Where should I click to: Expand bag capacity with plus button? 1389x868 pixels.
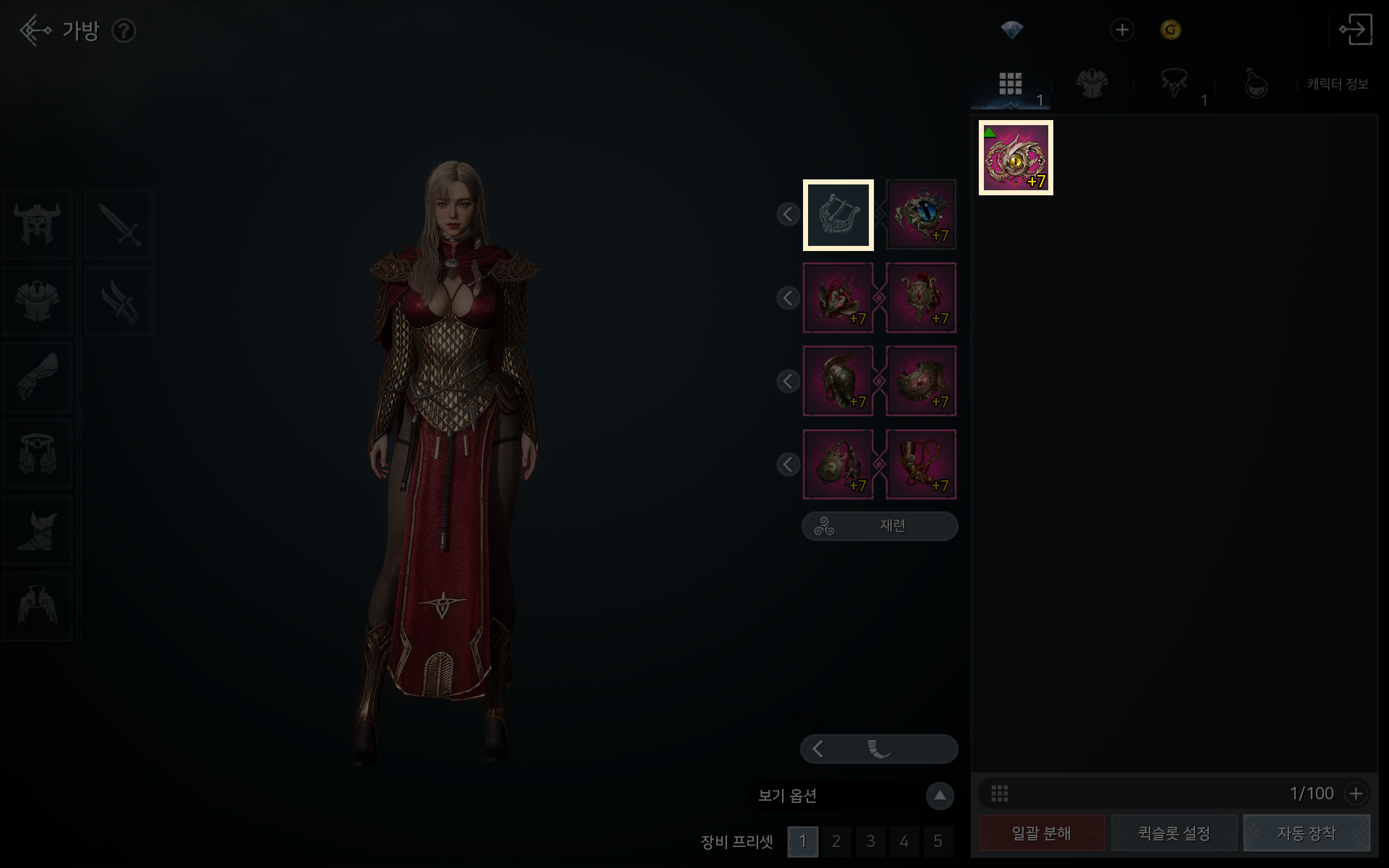coord(1356,793)
